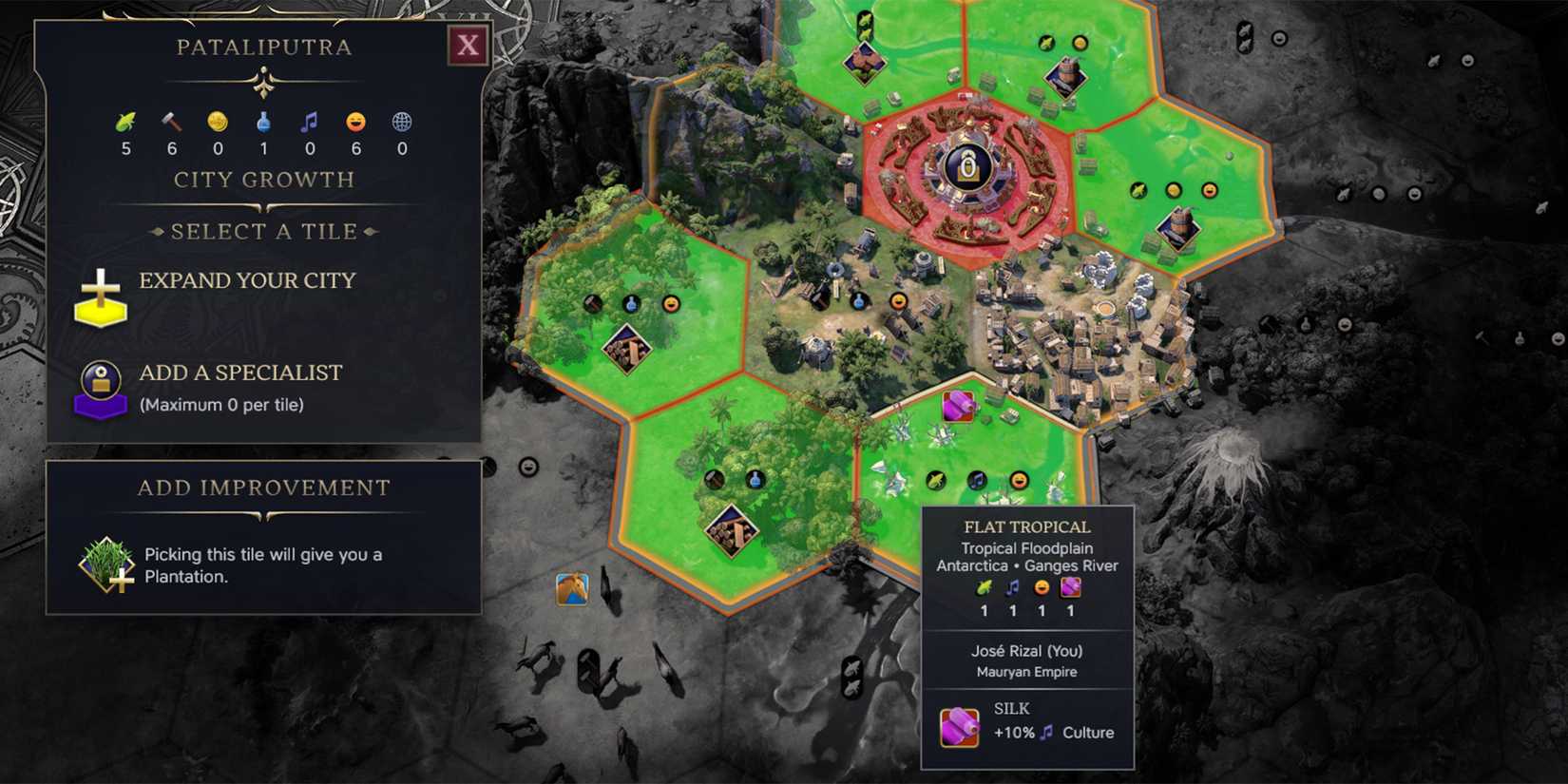This screenshot has height=784, width=1568.
Task: Click the happiness smiley icon
Action: pos(355,121)
